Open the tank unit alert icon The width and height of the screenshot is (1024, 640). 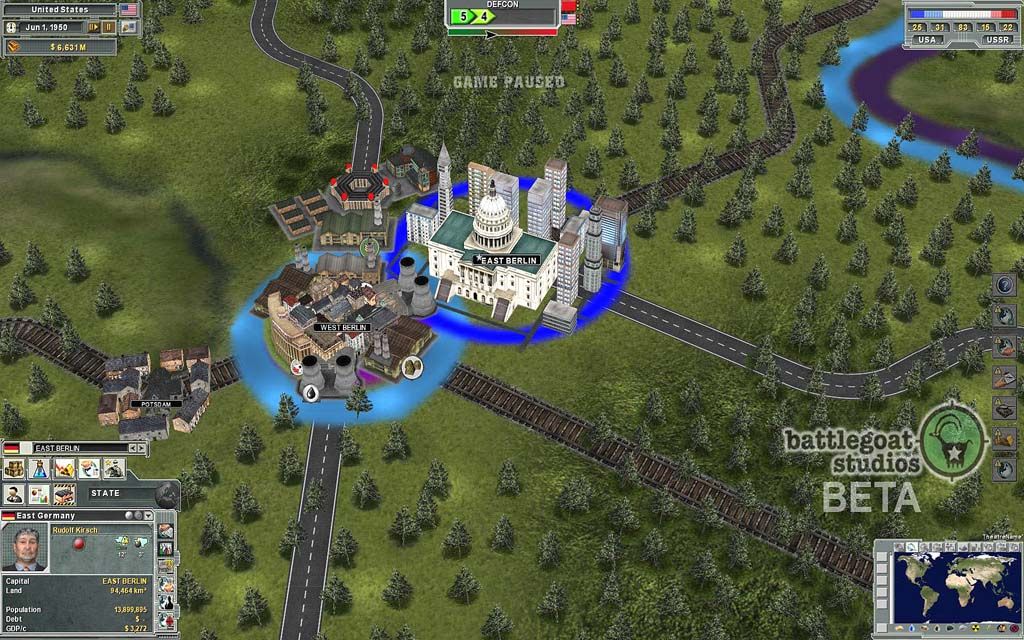1005,408
